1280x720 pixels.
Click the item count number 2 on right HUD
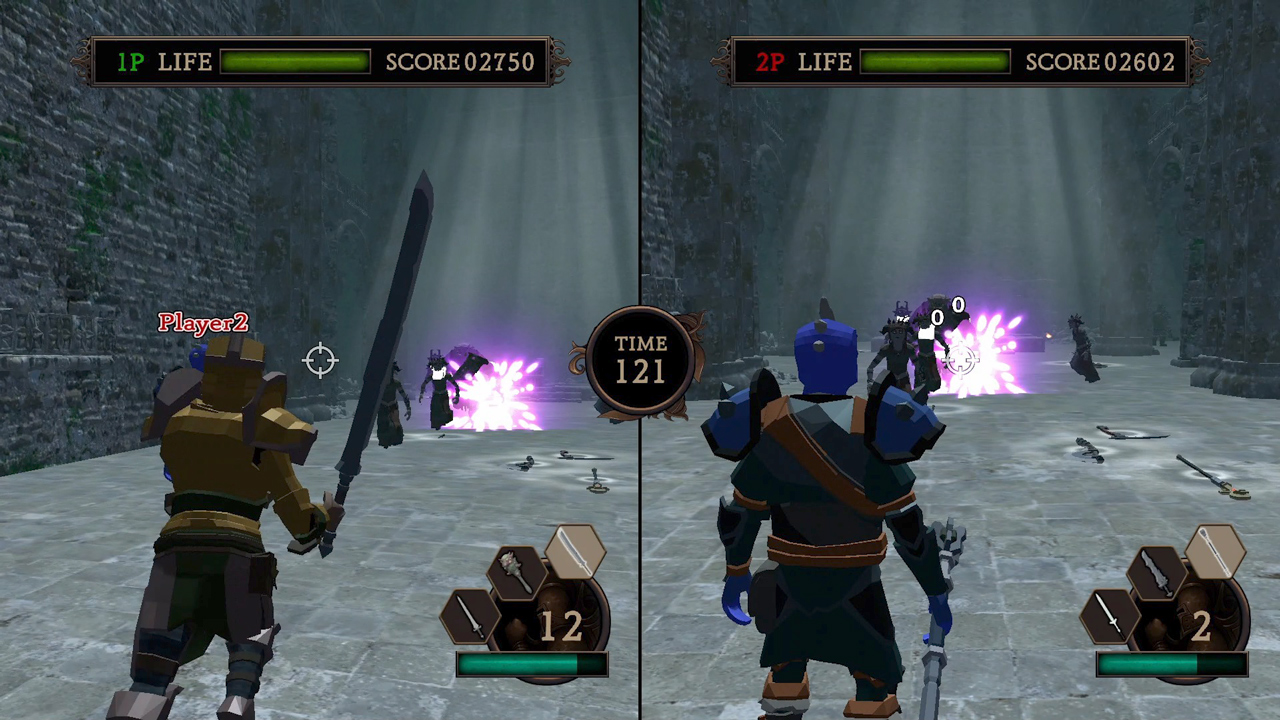tap(1200, 627)
